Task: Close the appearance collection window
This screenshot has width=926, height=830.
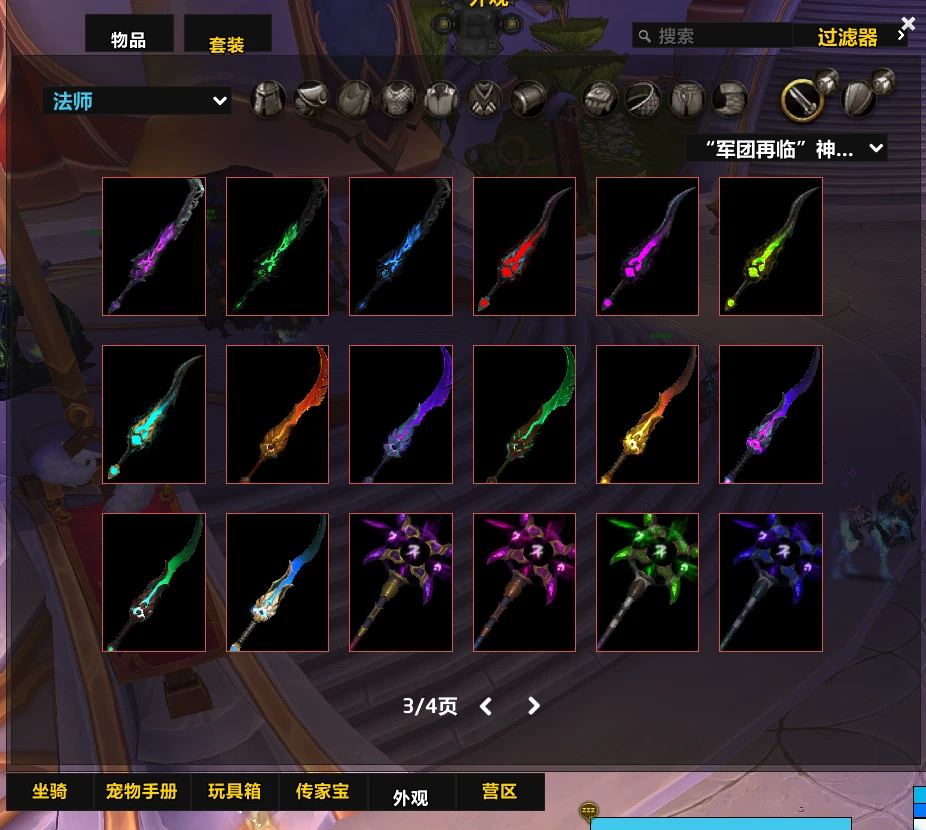Action: (907, 24)
